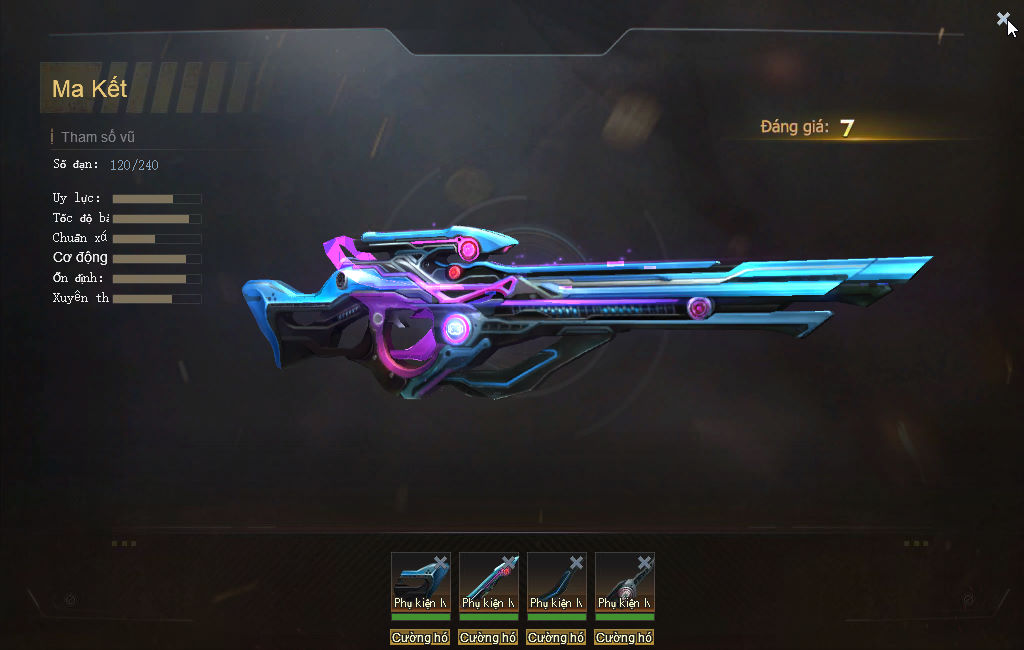Remove the round scope attachment via its X
1024x650 pixels.
pos(645,563)
